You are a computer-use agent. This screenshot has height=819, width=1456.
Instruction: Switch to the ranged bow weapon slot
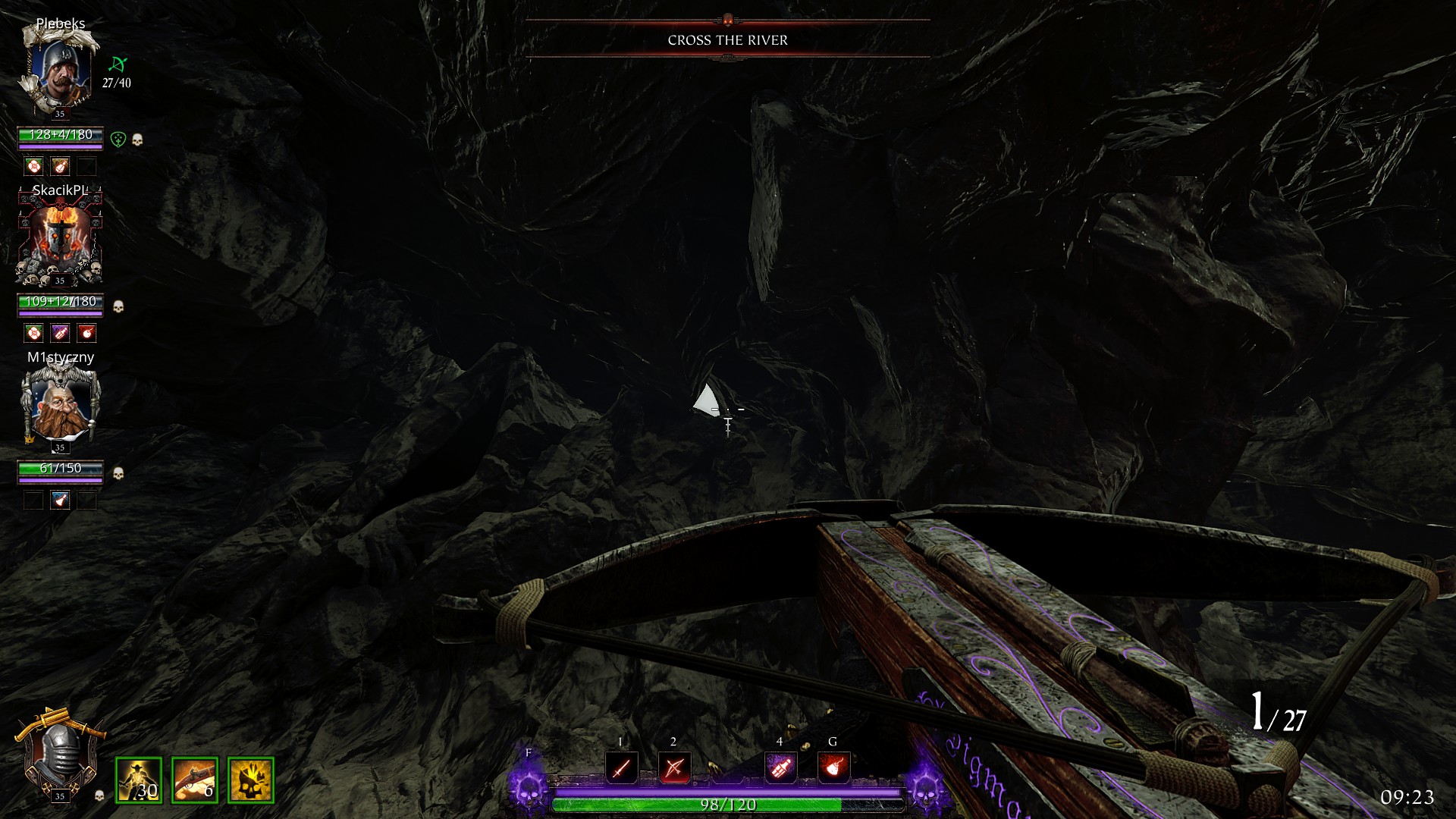click(674, 768)
